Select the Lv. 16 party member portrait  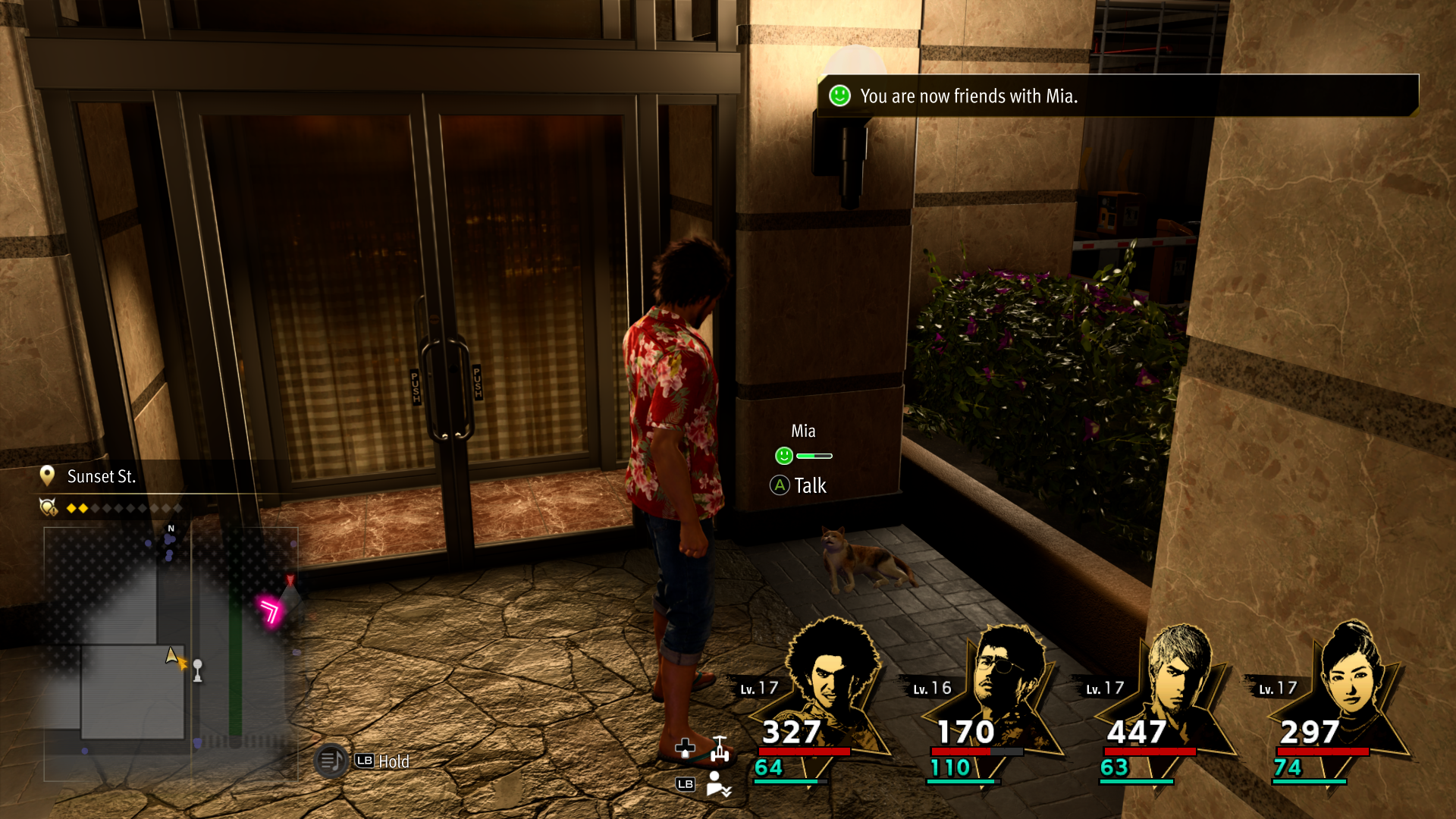[1006, 686]
